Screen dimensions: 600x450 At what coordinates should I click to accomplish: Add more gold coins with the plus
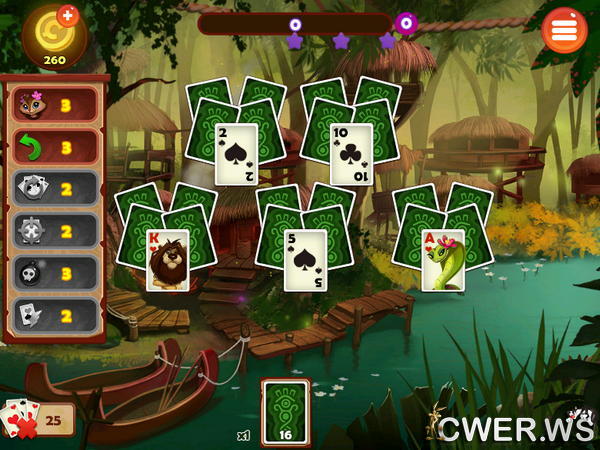(68, 15)
